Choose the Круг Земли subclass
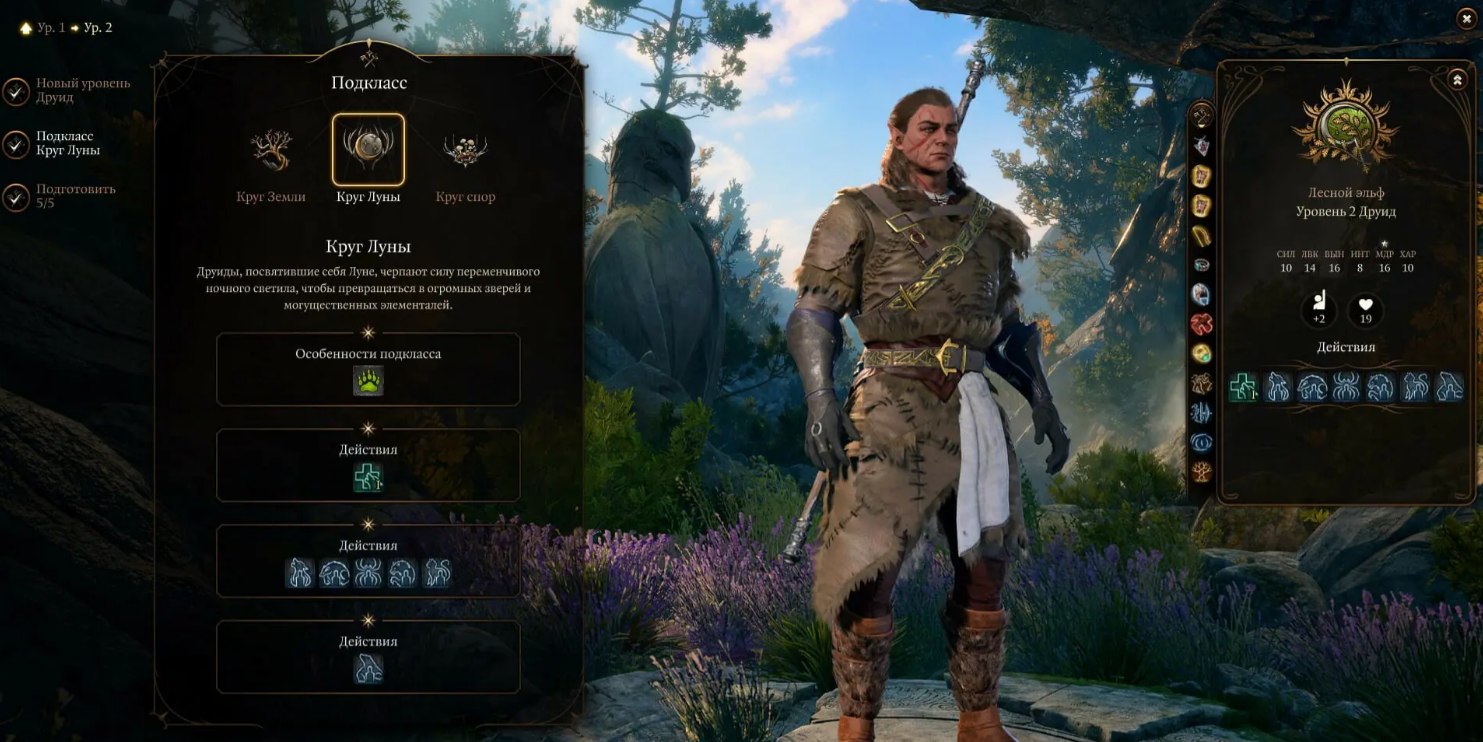 pos(271,150)
